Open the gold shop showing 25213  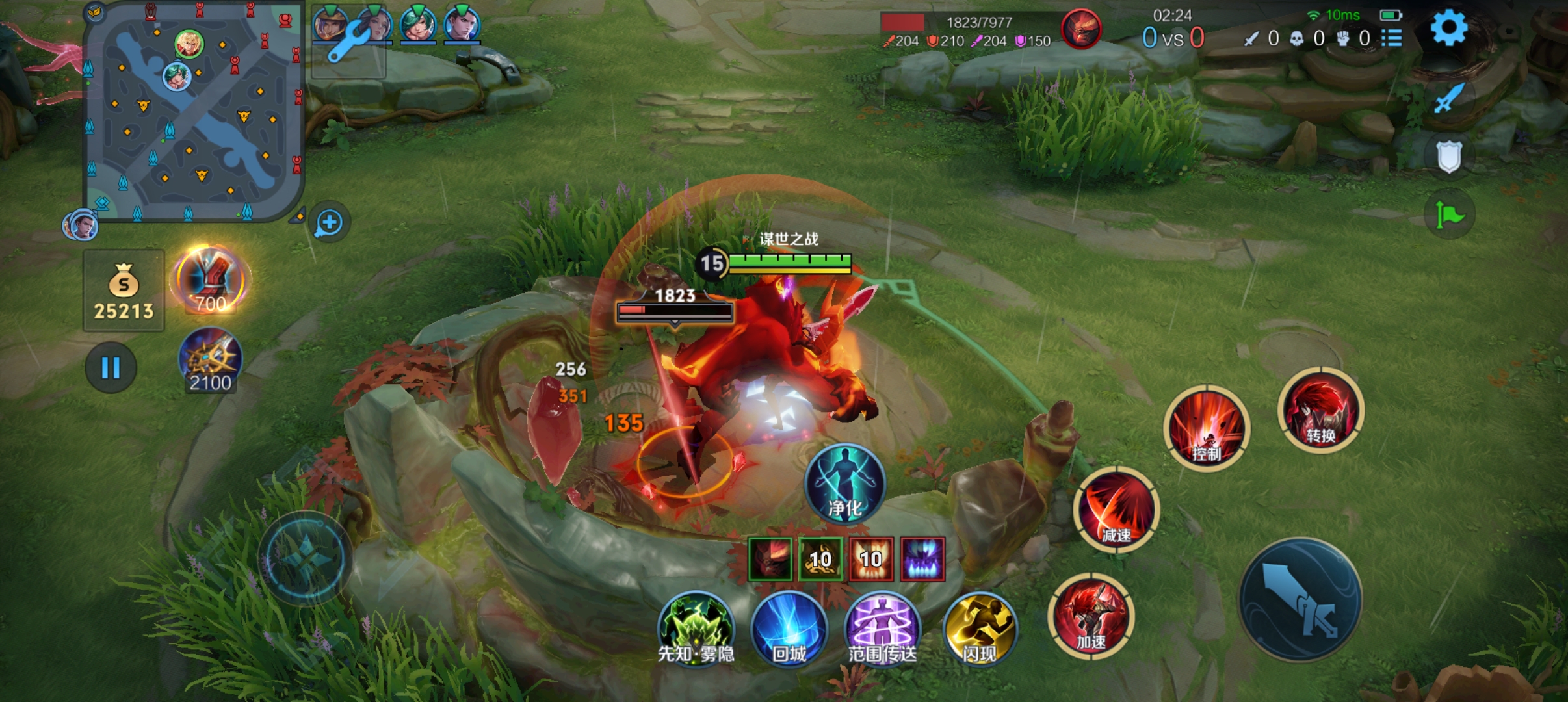(124, 291)
